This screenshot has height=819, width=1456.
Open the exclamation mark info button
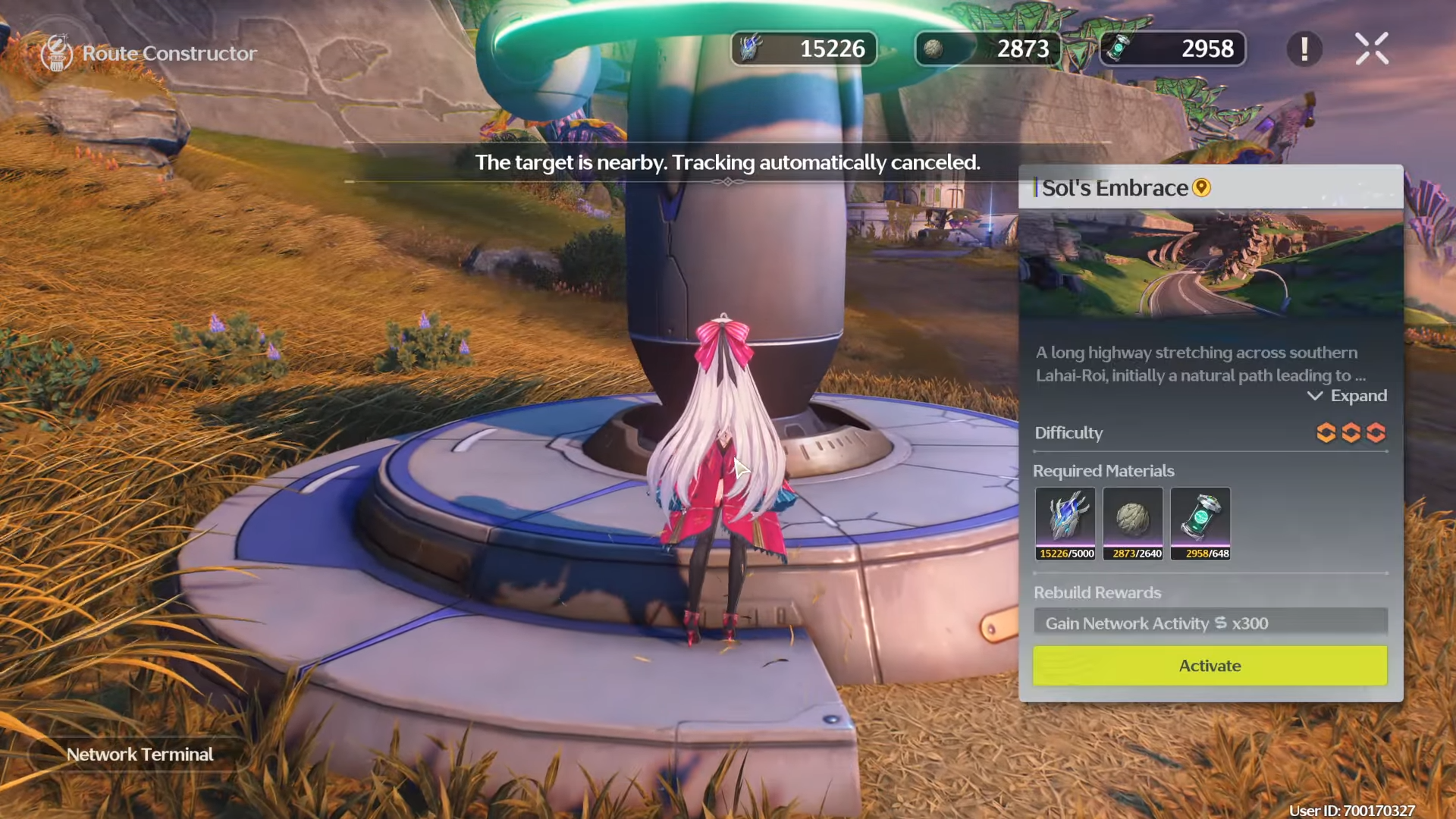tap(1304, 49)
